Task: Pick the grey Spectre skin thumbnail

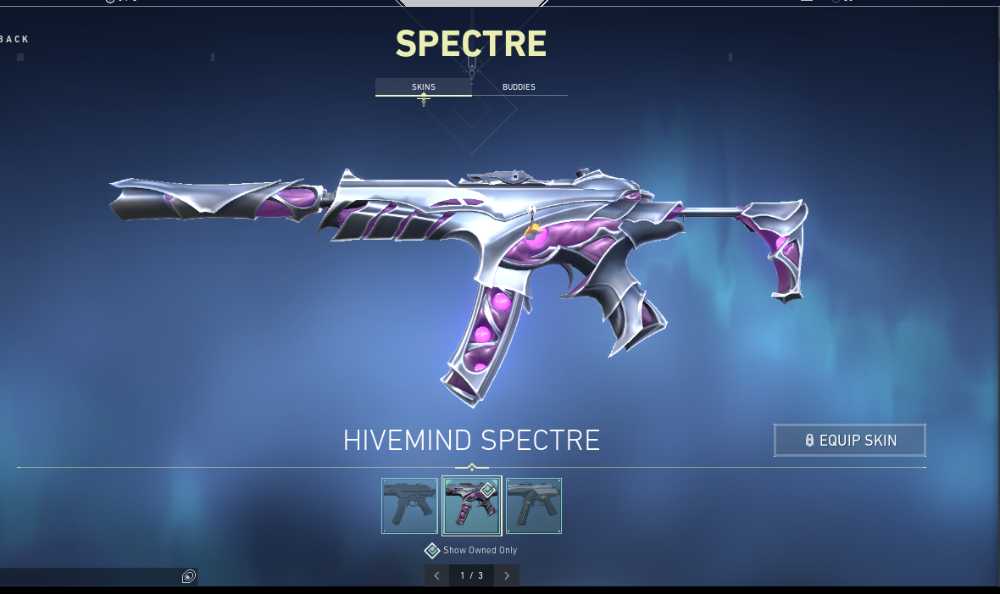Action: pyautogui.click(x=533, y=505)
